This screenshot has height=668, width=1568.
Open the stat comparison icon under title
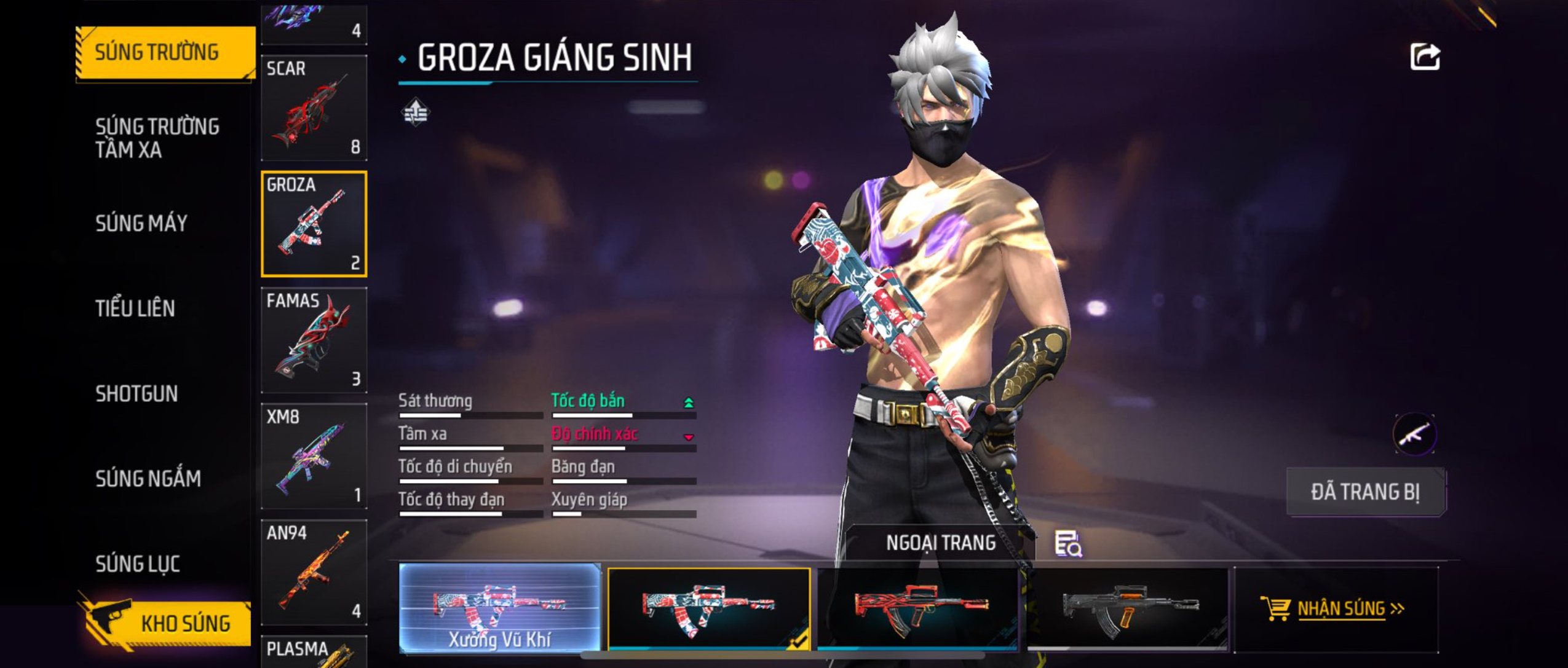[416, 112]
